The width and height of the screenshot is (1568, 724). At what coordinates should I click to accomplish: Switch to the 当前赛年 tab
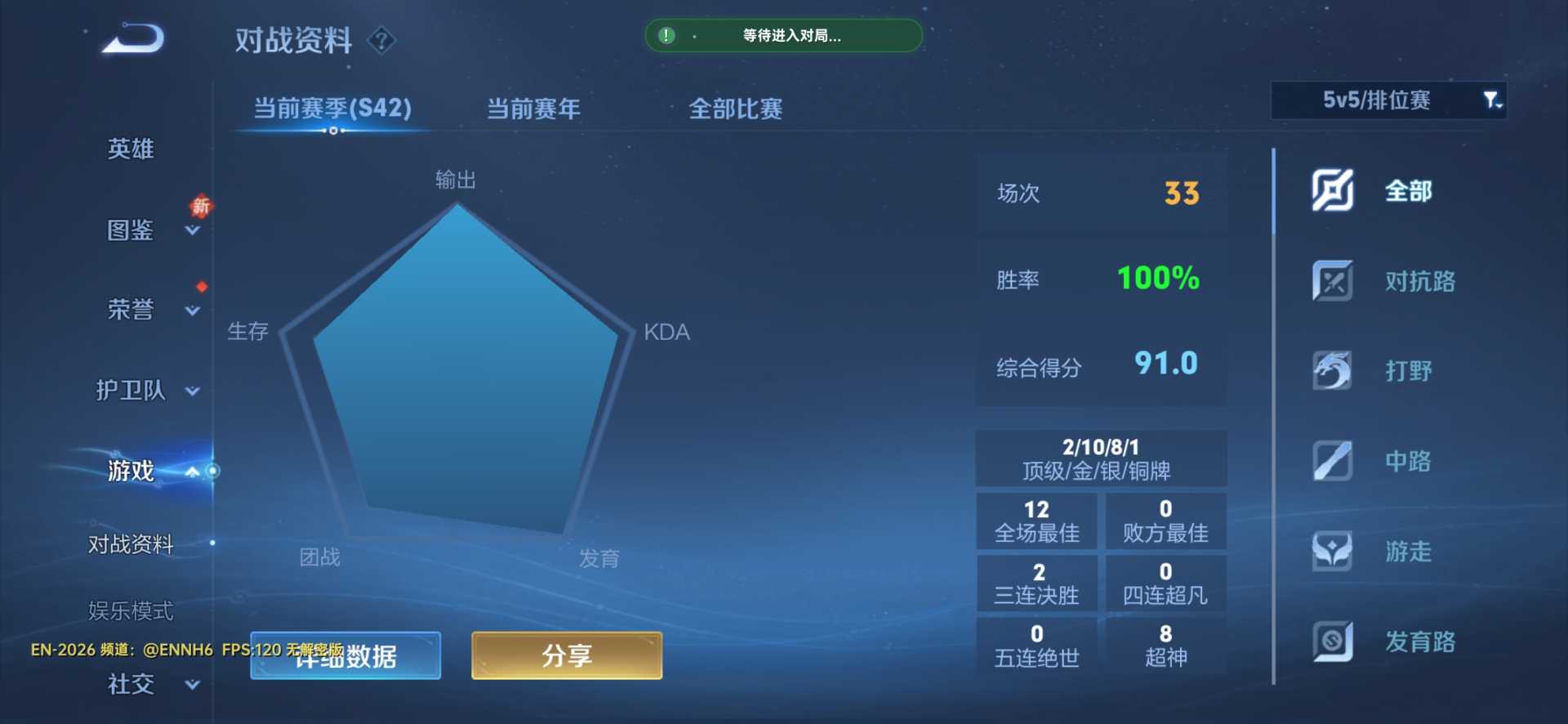point(532,108)
